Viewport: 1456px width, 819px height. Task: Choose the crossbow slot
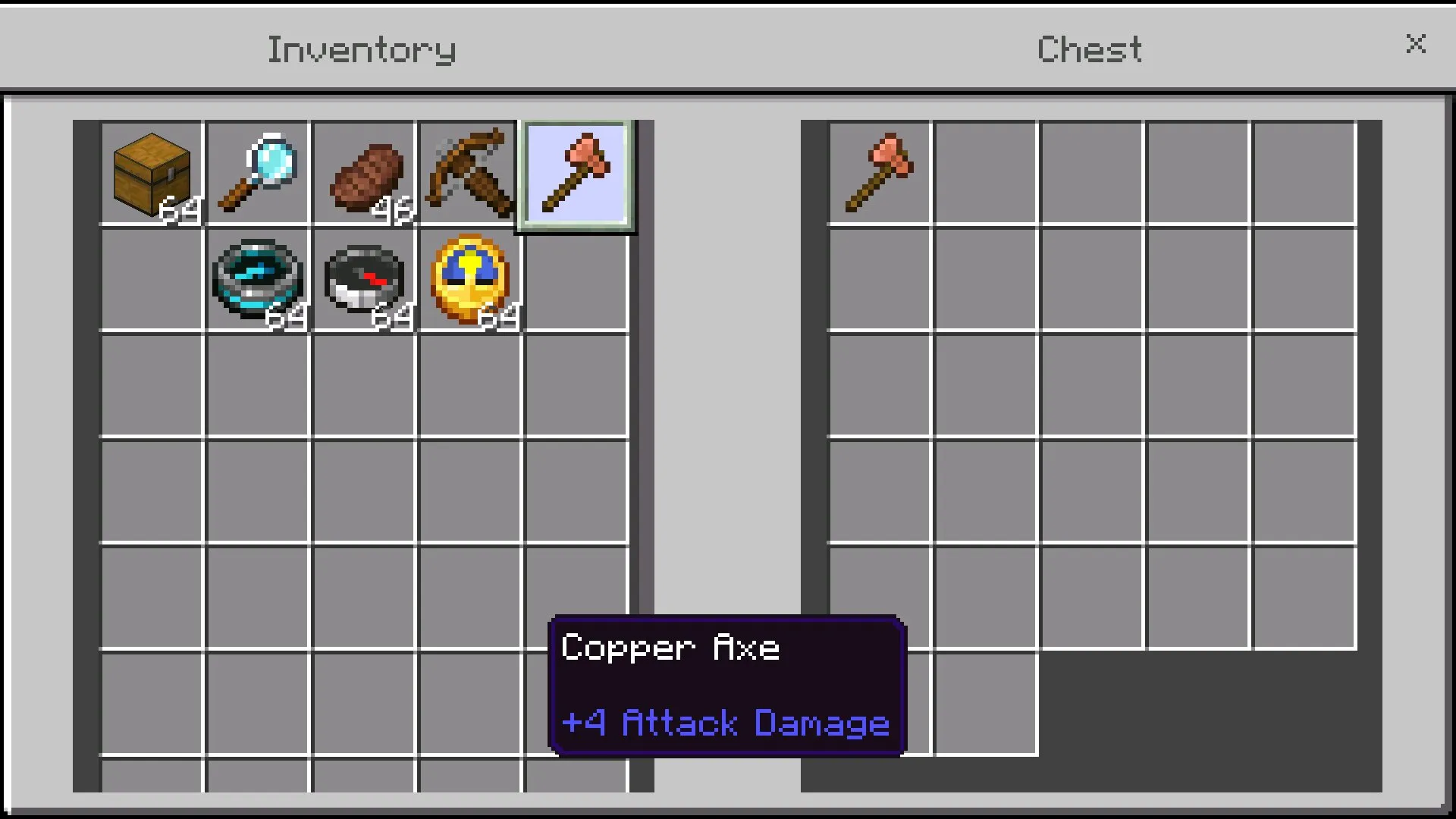click(469, 174)
